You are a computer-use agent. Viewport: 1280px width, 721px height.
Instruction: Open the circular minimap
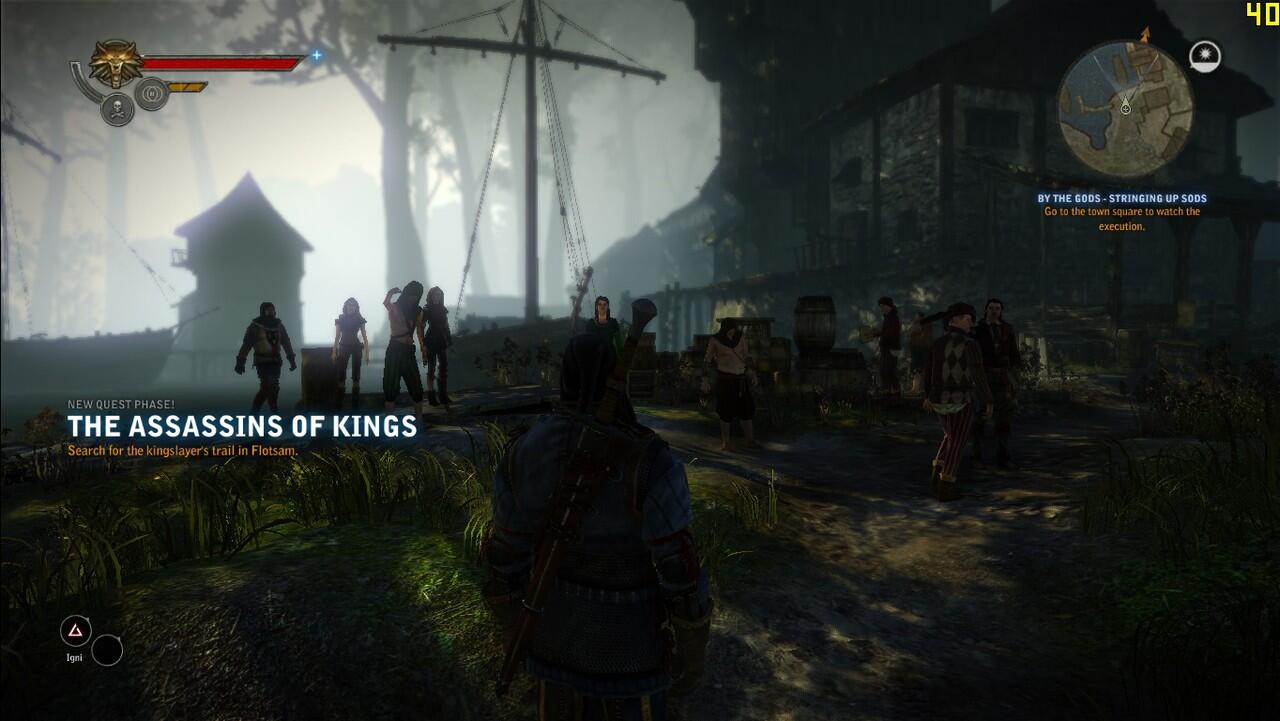click(1125, 107)
